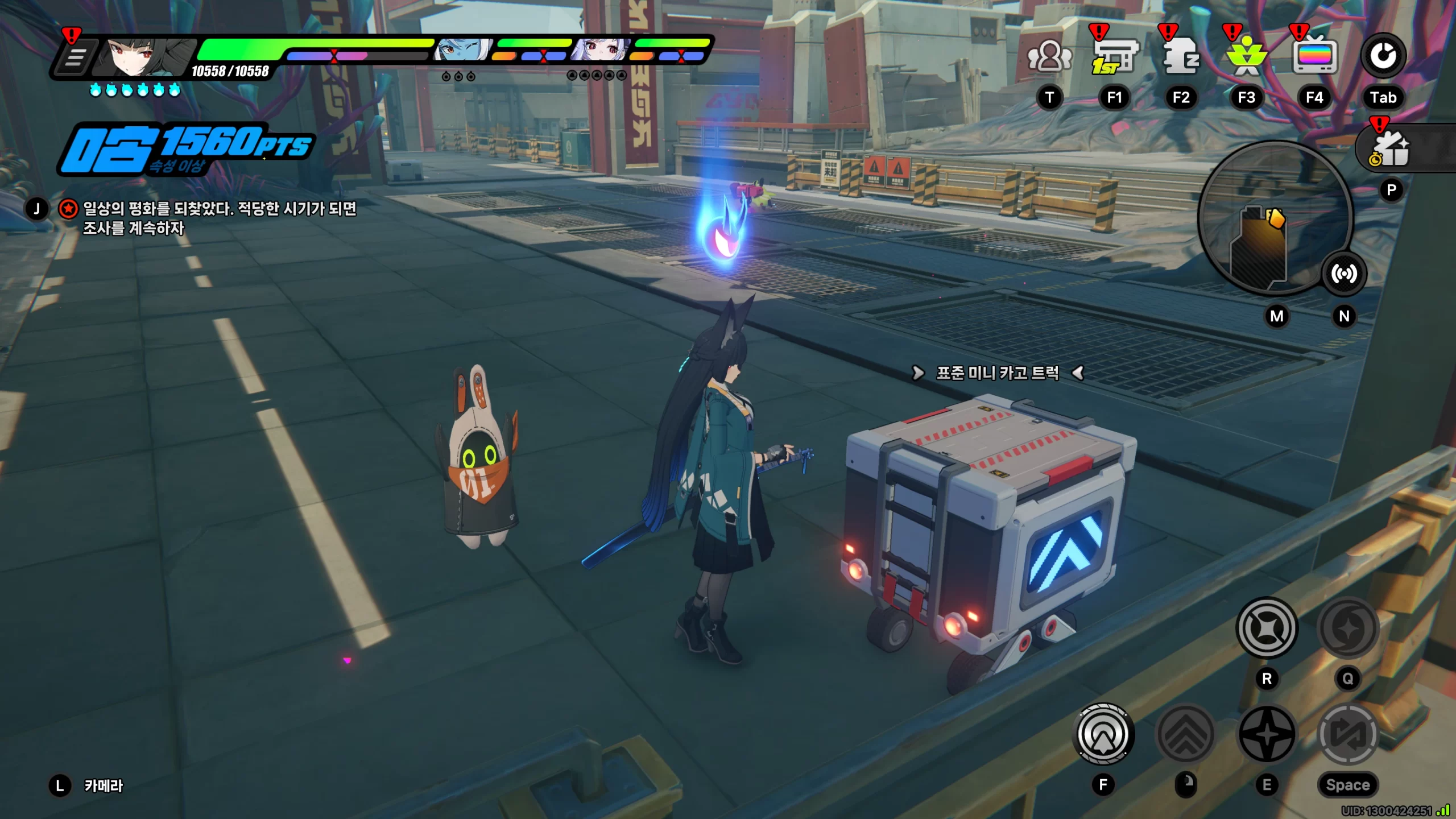Tap the character switch button
The image size is (1456, 819).
coord(1347,734)
